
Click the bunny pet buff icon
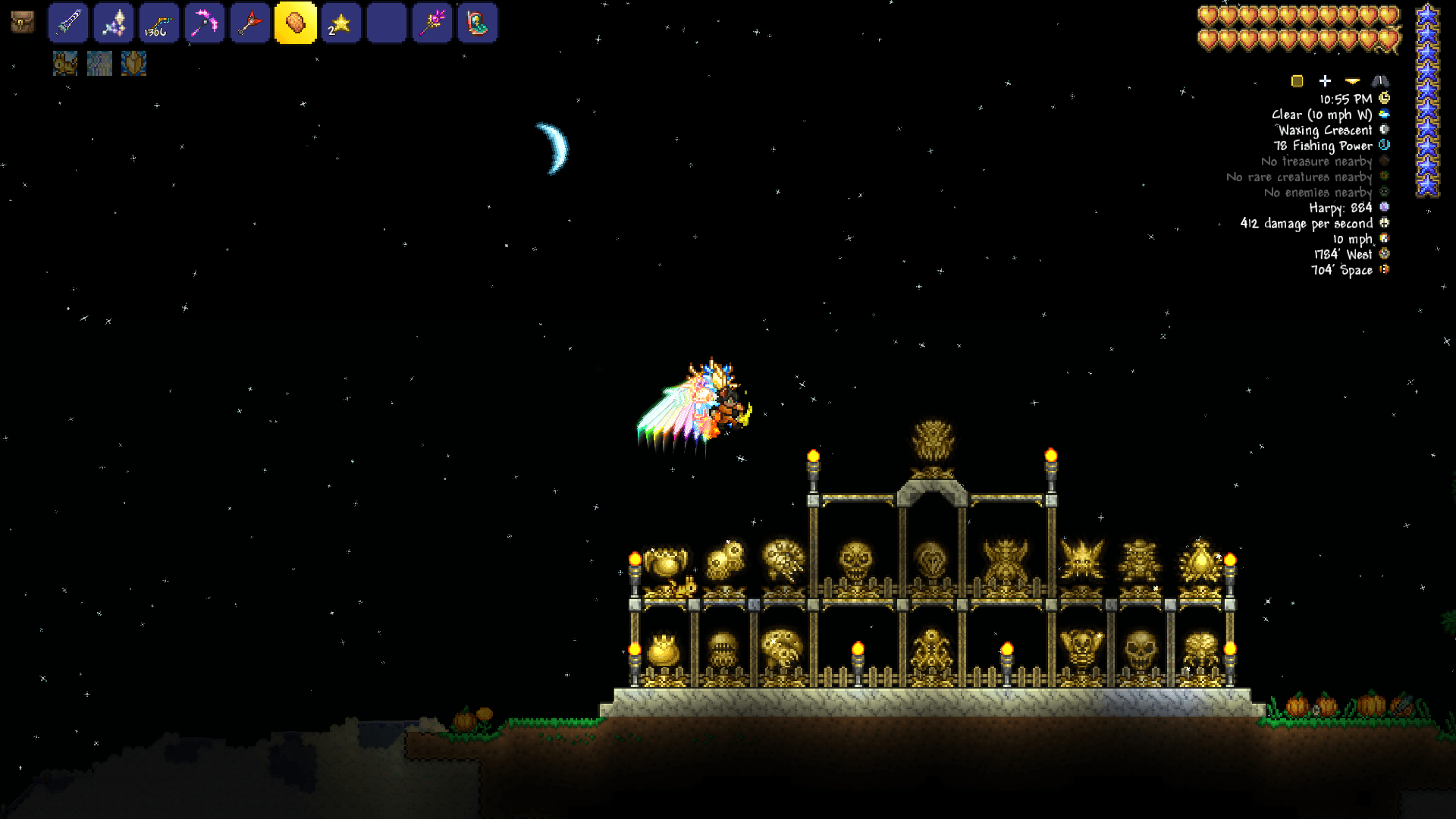point(64,64)
